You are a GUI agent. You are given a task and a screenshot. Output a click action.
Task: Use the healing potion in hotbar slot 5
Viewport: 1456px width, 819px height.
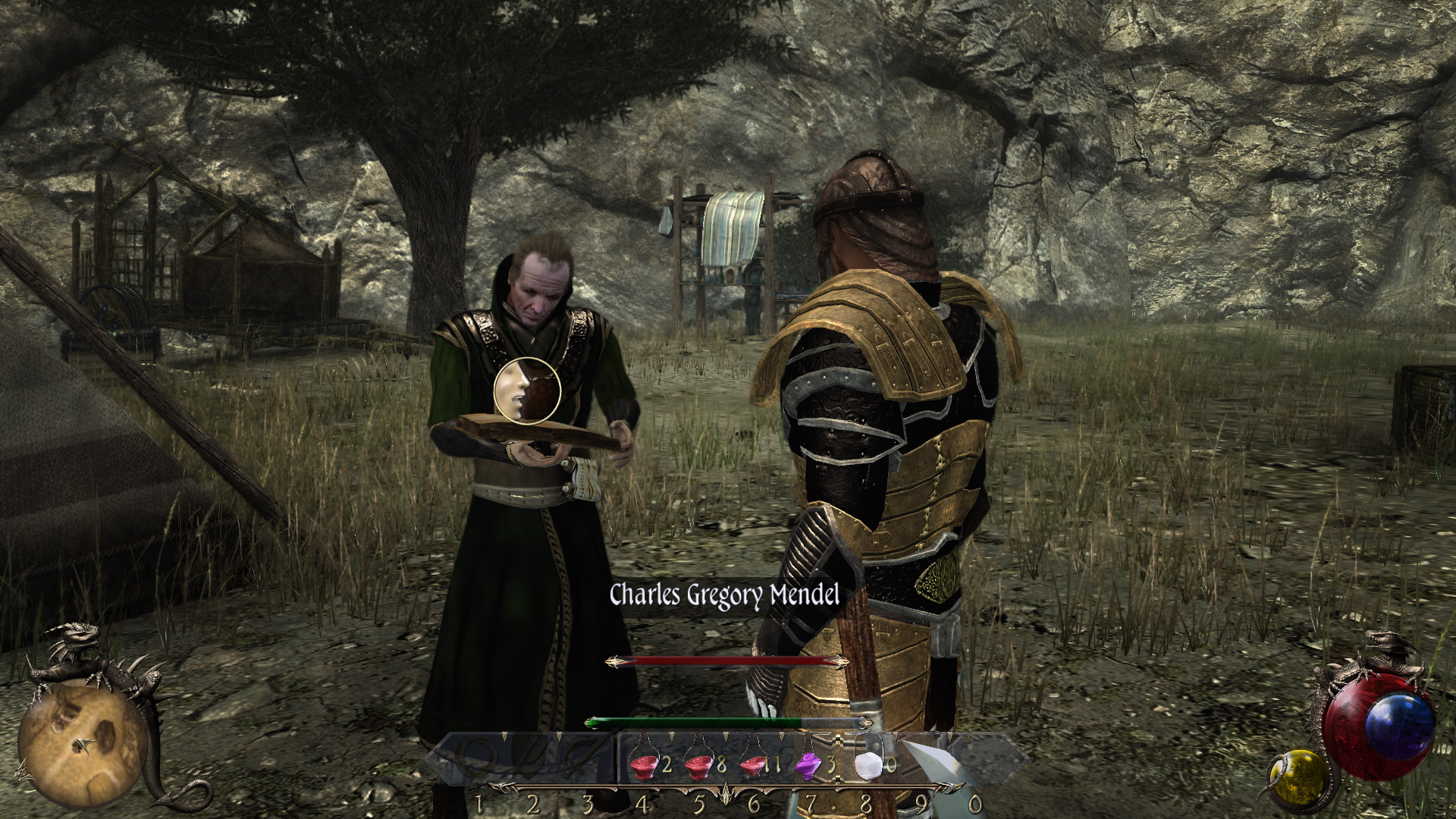pos(699,766)
